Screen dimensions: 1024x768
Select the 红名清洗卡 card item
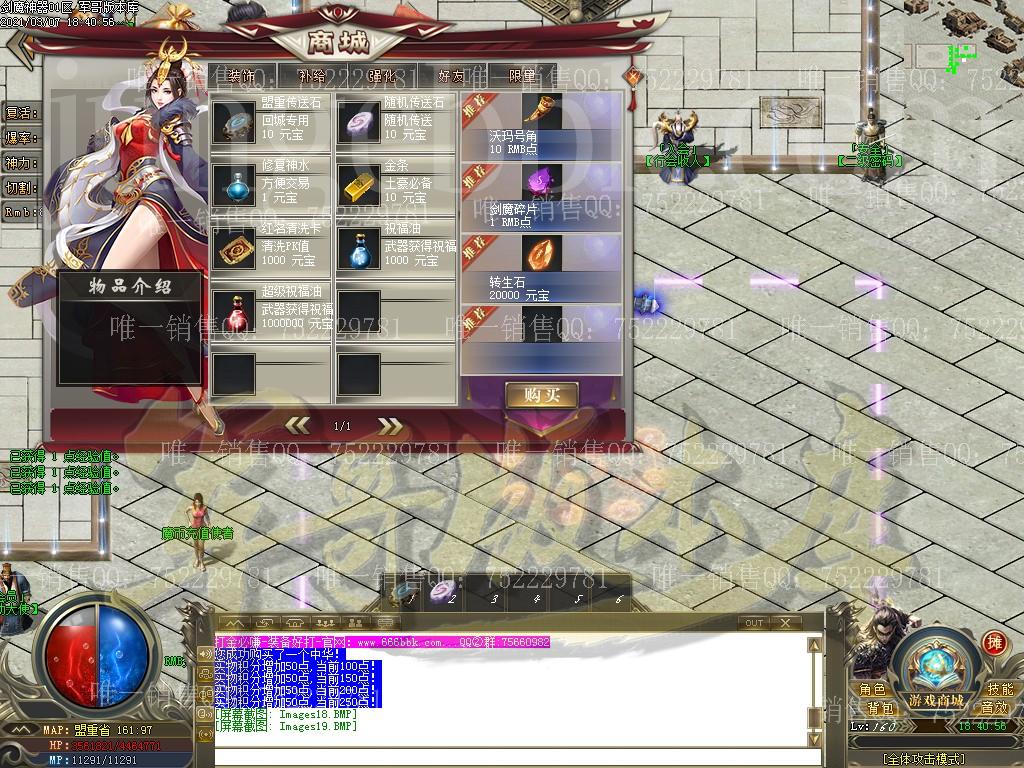pyautogui.click(x=233, y=248)
